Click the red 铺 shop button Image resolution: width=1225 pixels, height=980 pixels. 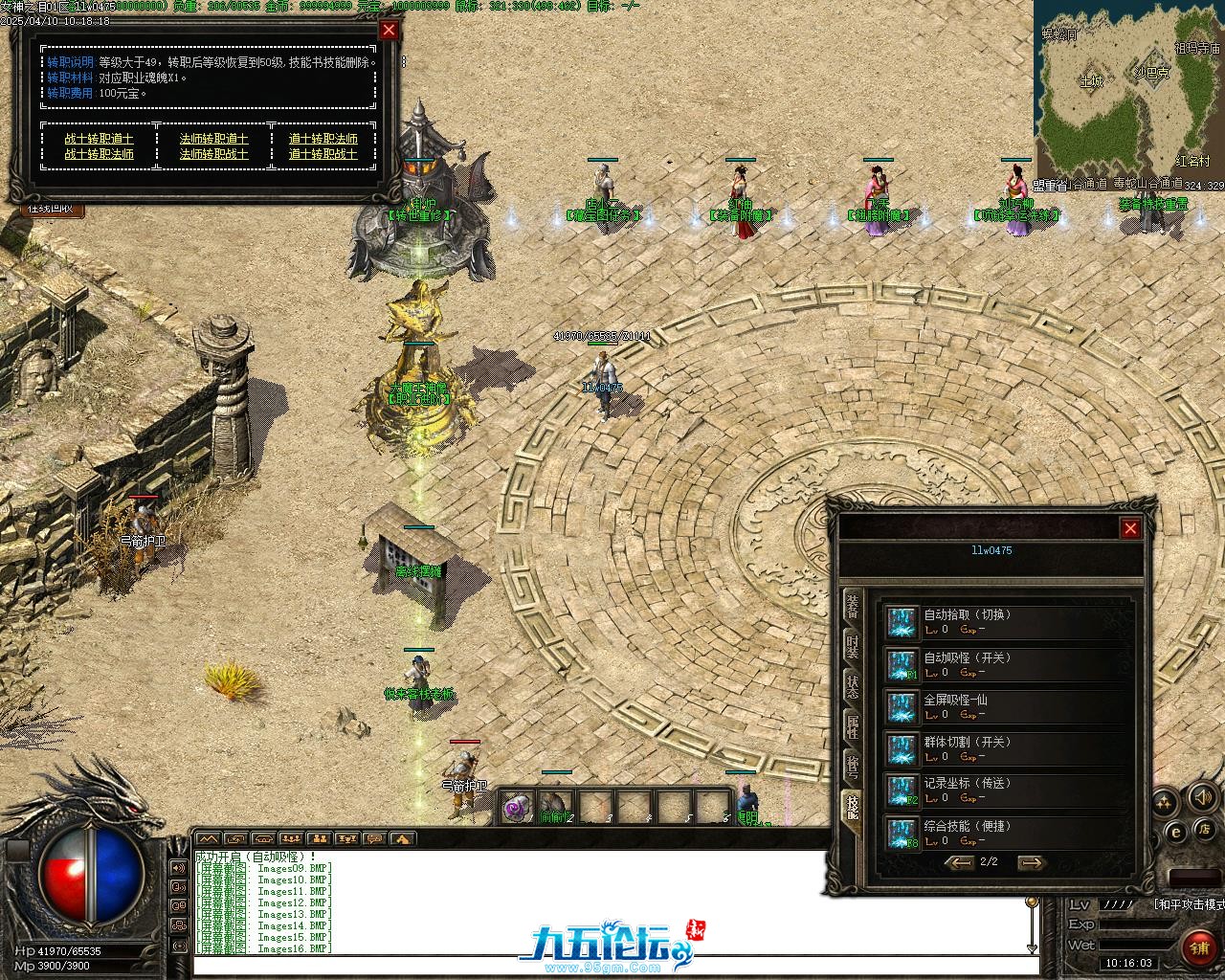pos(1197,948)
